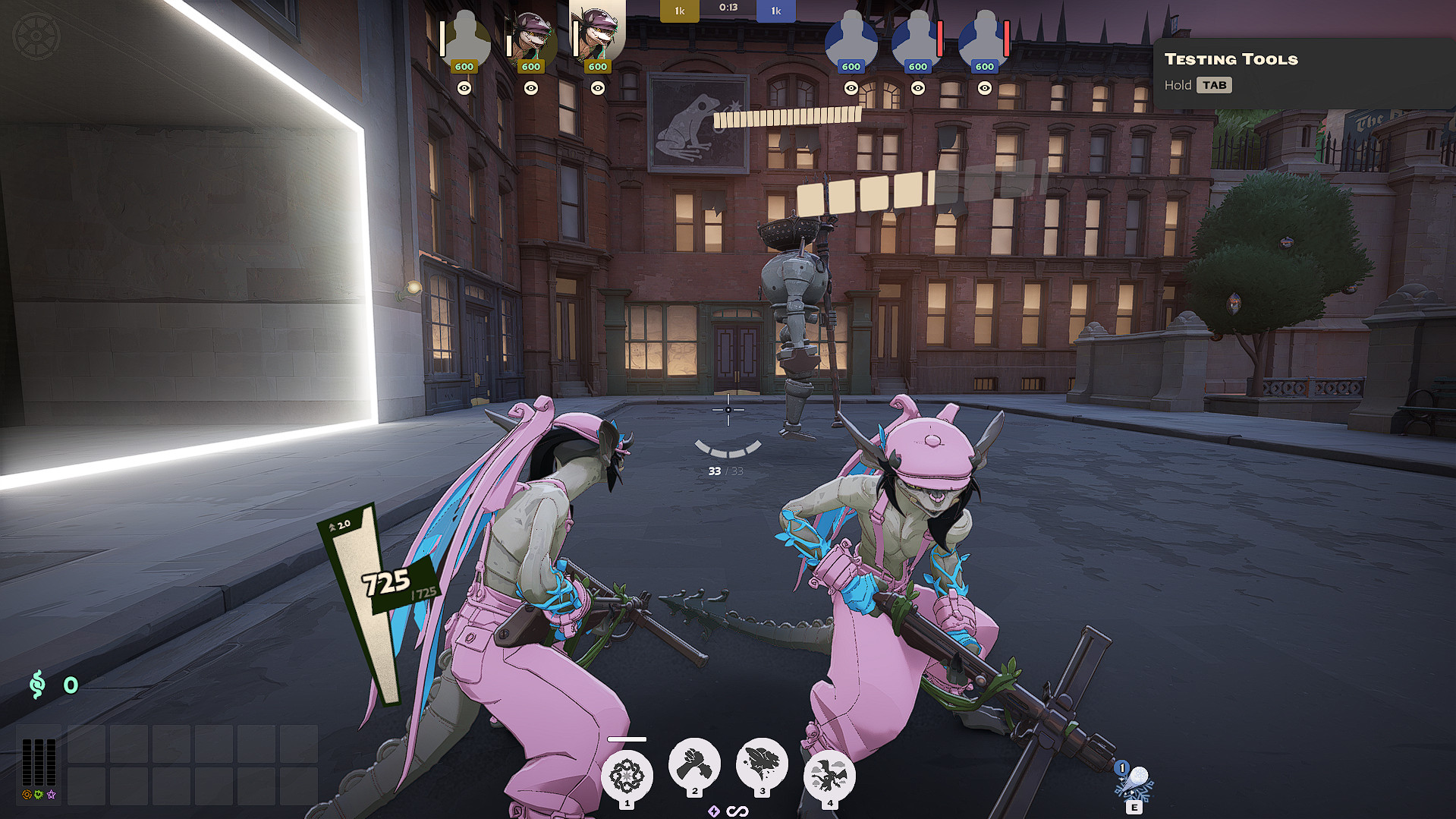This screenshot has width=1456, height=819.
Task: Click the blue team's 1k souls badge
Action: [775, 11]
